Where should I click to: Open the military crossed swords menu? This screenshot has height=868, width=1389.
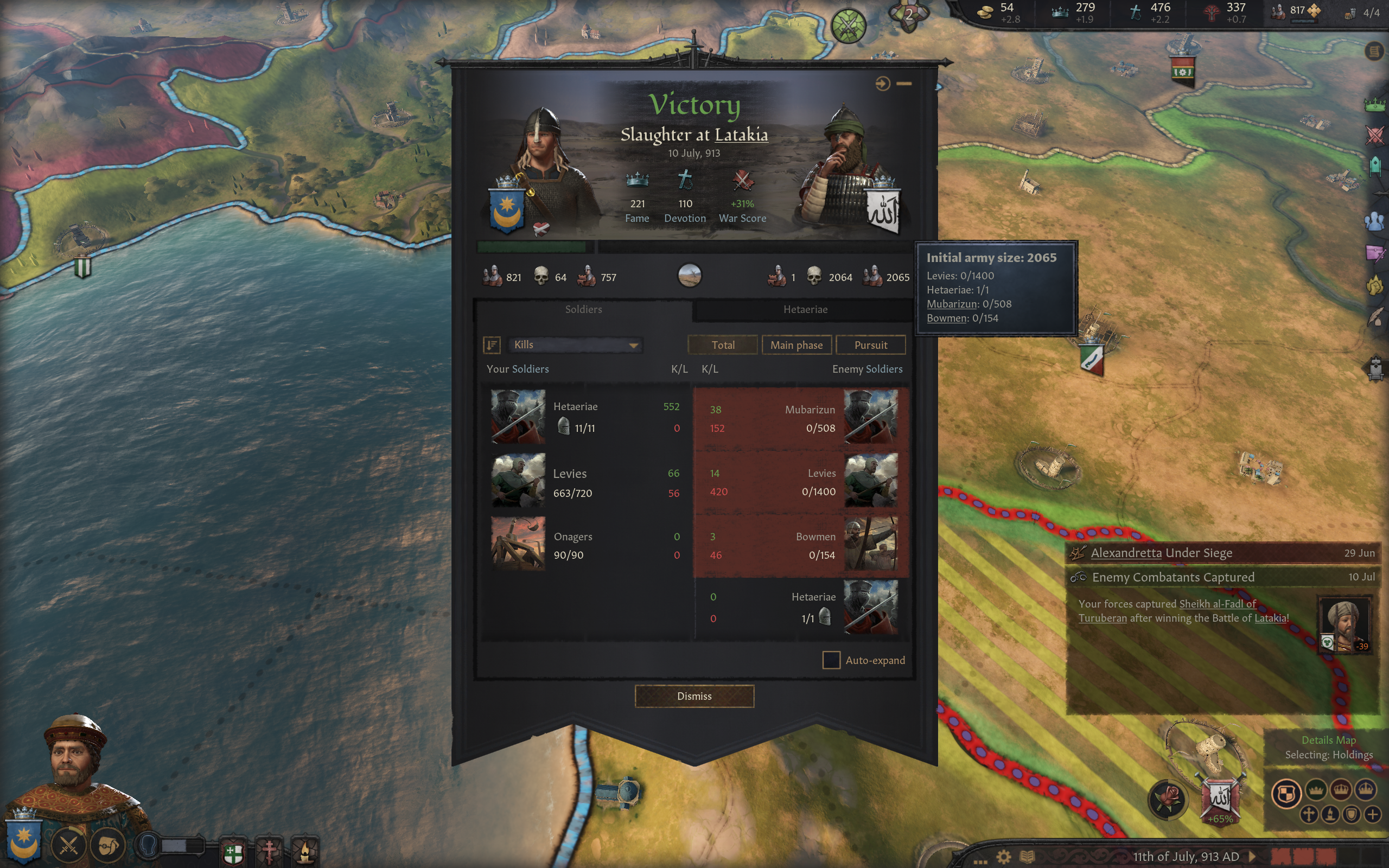click(68, 846)
